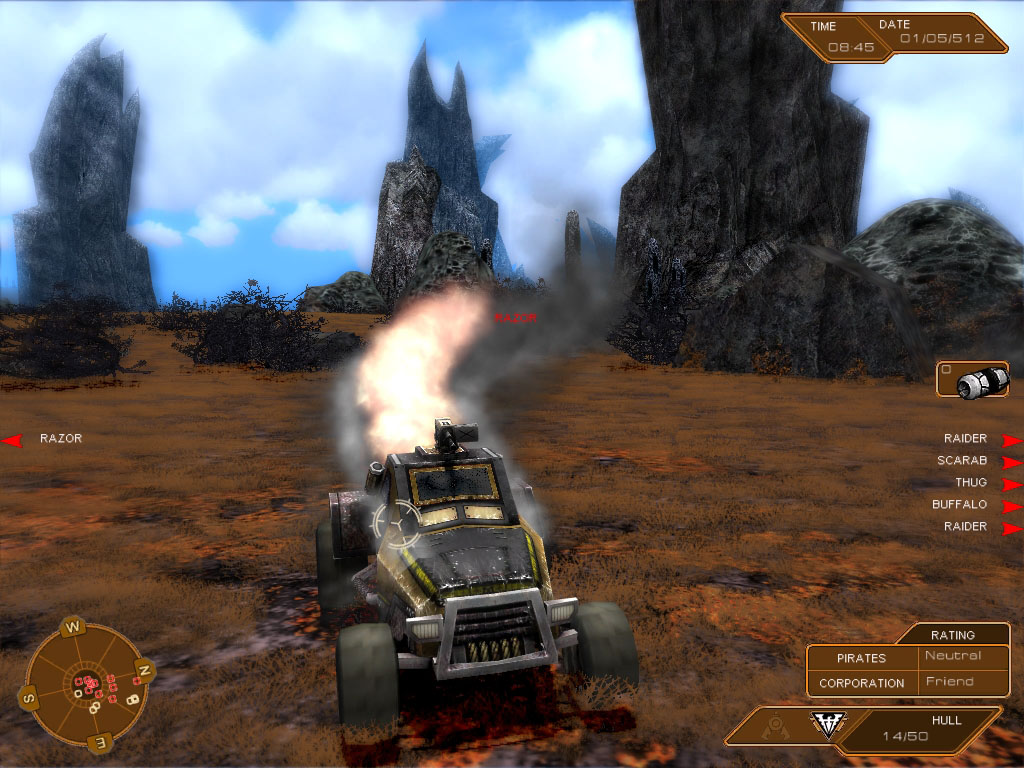This screenshot has height=768, width=1024.
Task: Select the cylinder item slot
Action: (973, 380)
